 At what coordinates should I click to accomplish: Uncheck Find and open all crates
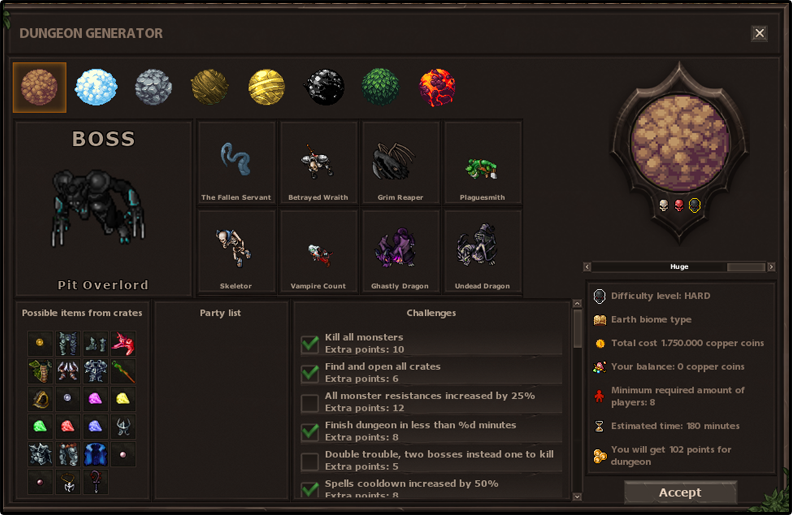click(x=310, y=373)
